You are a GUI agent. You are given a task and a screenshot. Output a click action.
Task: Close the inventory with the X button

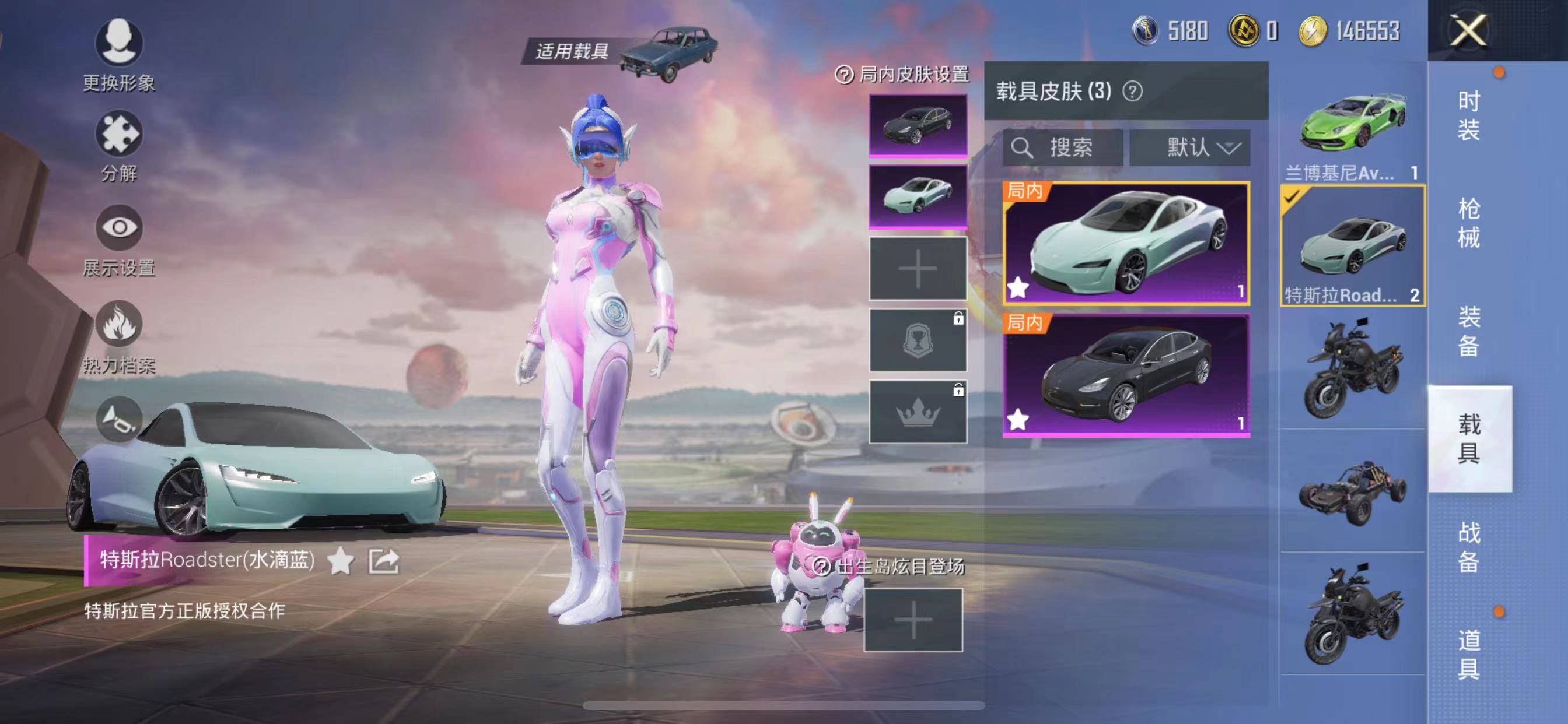[x=1468, y=30]
